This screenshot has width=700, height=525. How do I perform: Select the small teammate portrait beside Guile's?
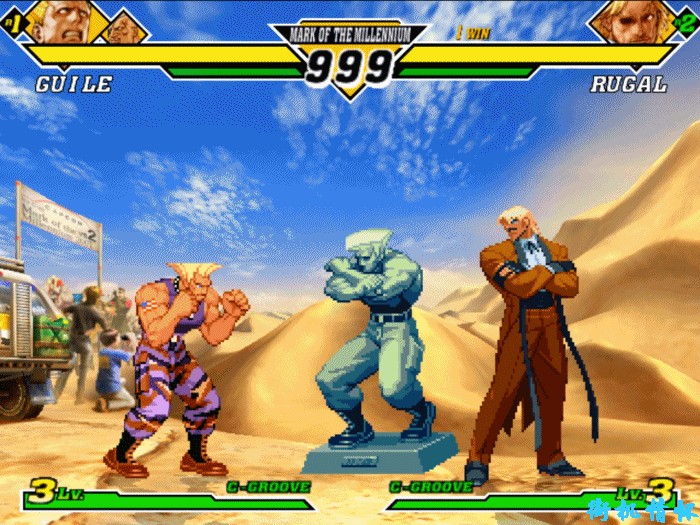click(x=124, y=28)
